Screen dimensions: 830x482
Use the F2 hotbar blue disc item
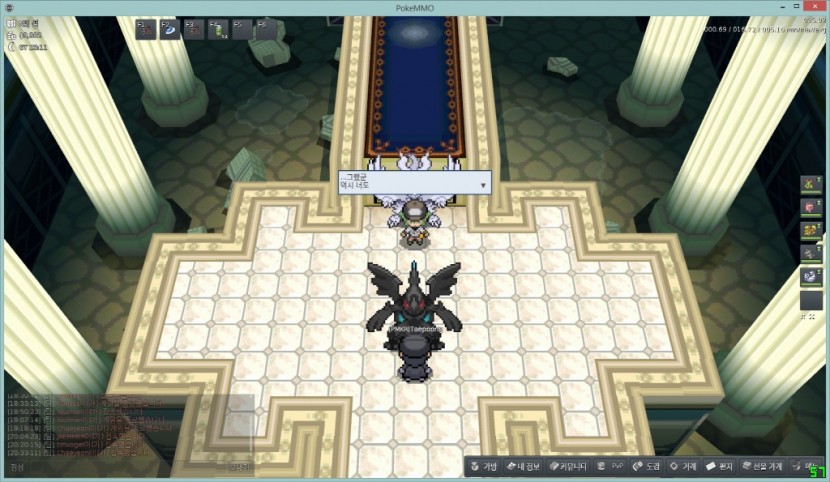[170, 29]
